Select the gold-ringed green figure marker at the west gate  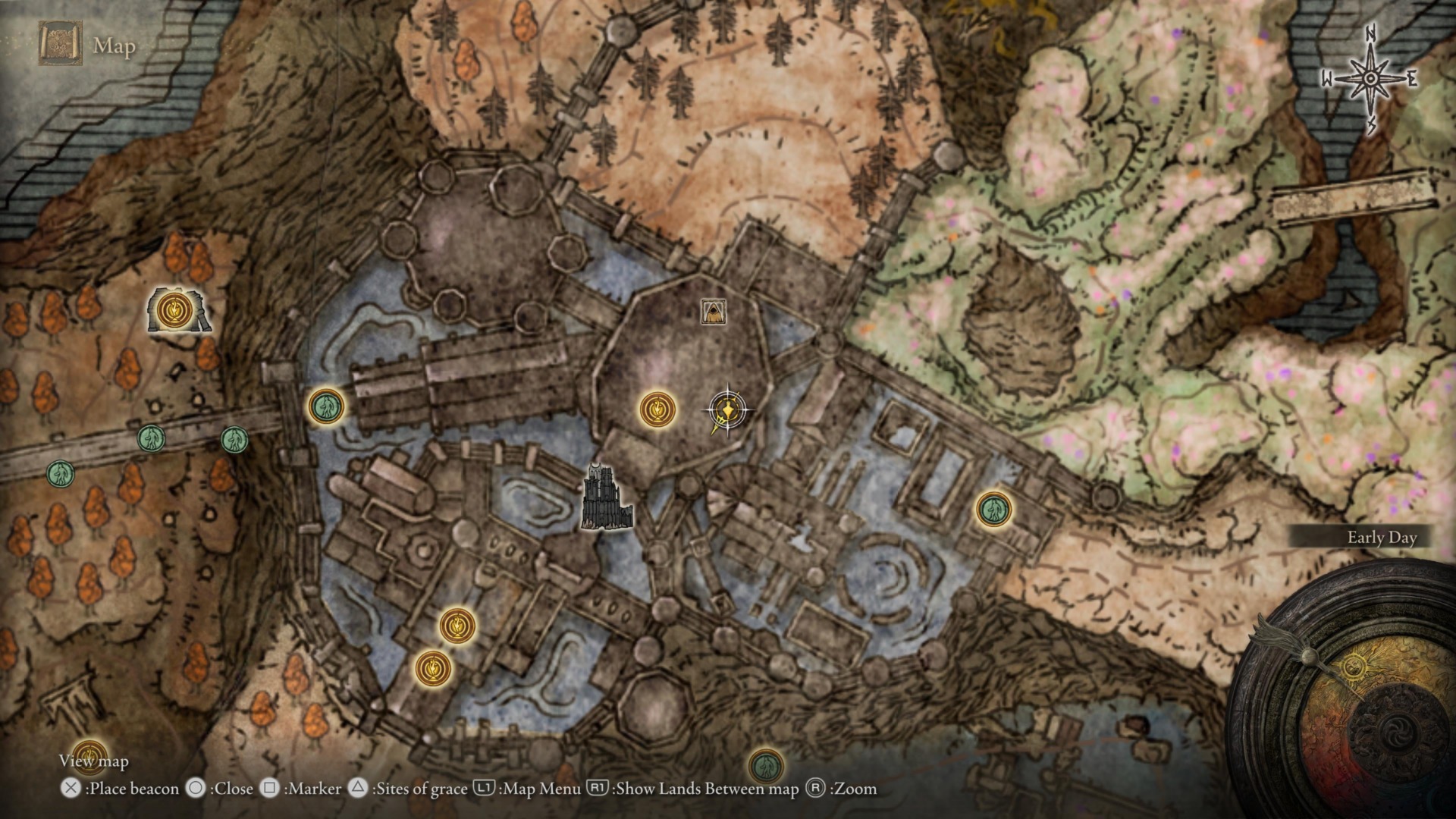326,406
